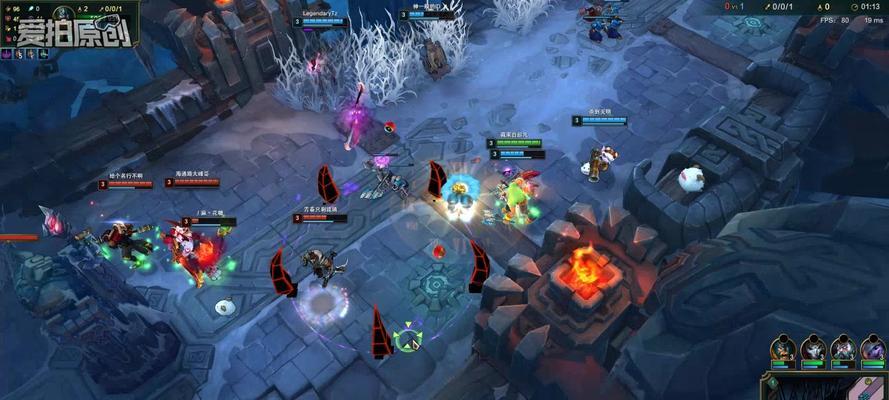The image size is (889, 400).
Task: Click the purple buff icon under the stats panel
Action: 6,54
